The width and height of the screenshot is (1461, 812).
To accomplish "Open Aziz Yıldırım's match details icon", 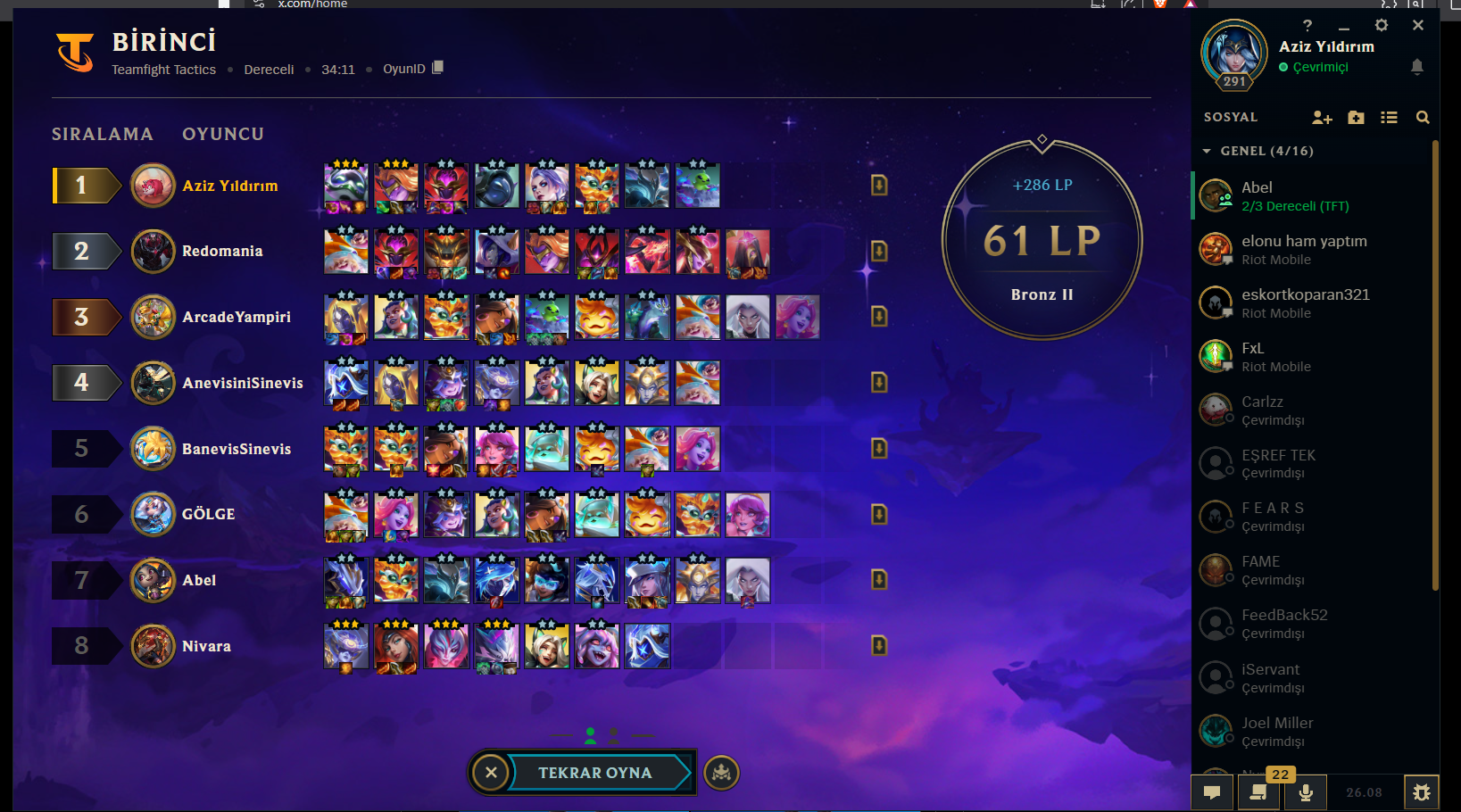I will [x=879, y=185].
